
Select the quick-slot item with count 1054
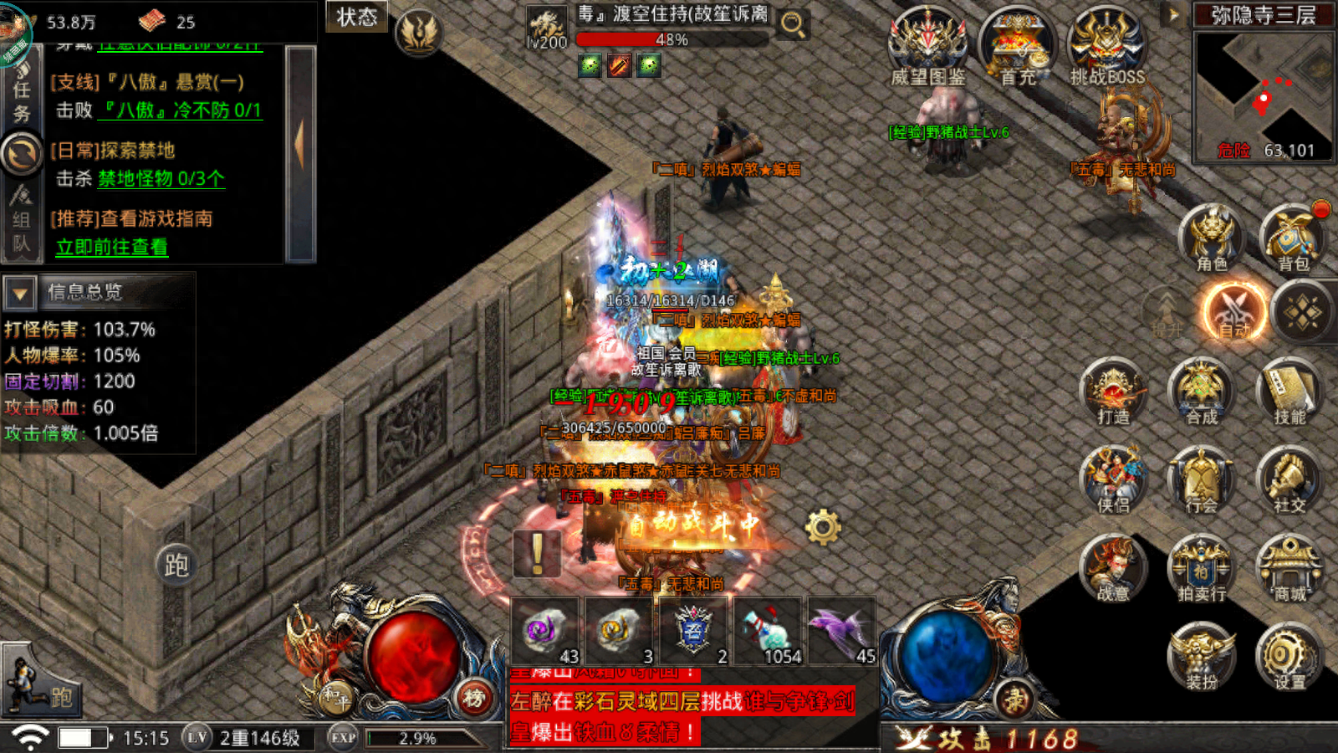(767, 633)
